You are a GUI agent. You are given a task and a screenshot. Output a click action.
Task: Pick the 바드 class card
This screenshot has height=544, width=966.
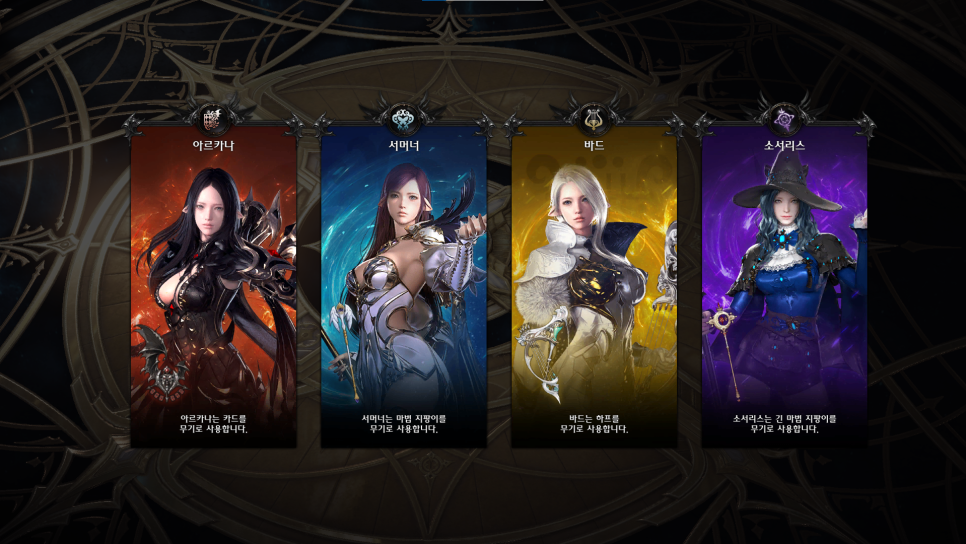click(x=594, y=290)
